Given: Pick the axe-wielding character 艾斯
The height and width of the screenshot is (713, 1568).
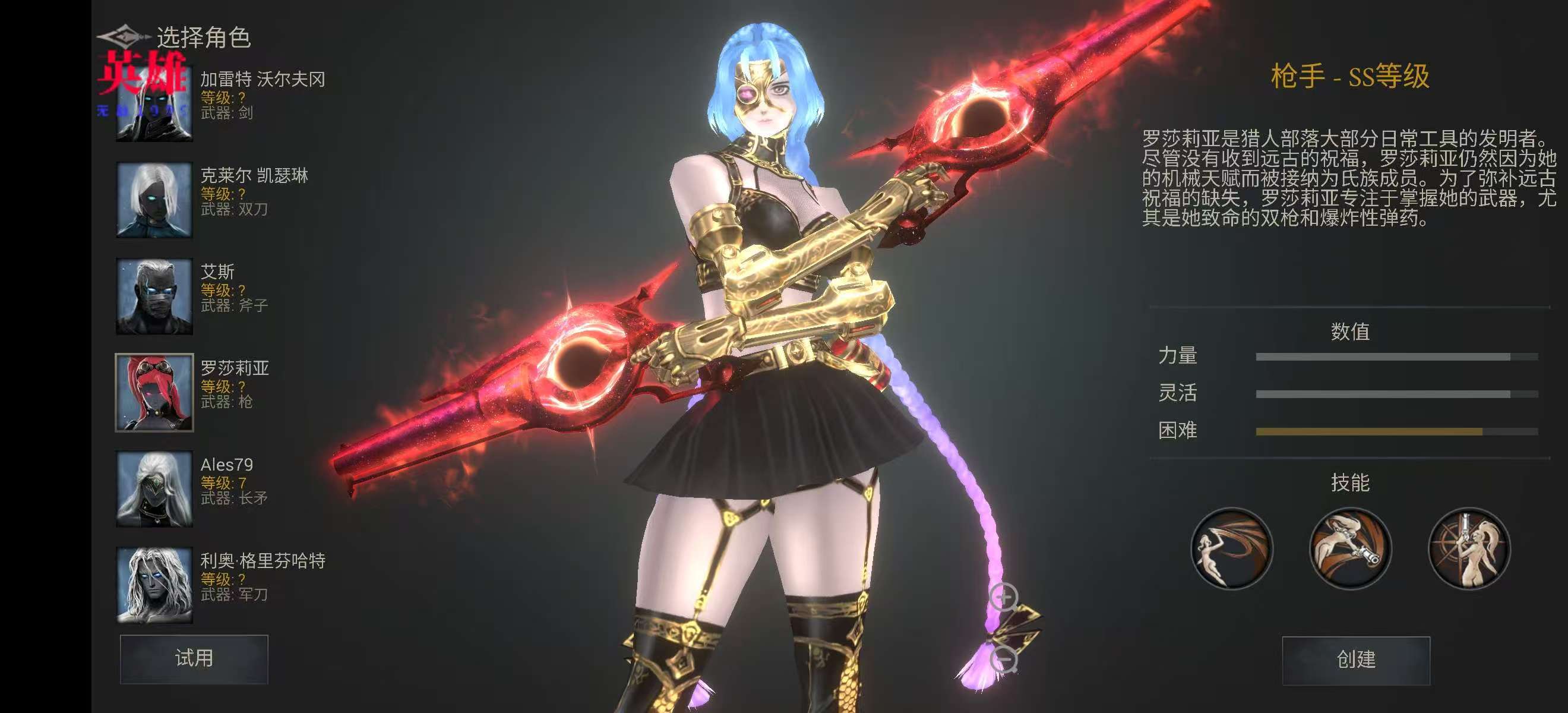Looking at the screenshot, I should coord(154,296).
